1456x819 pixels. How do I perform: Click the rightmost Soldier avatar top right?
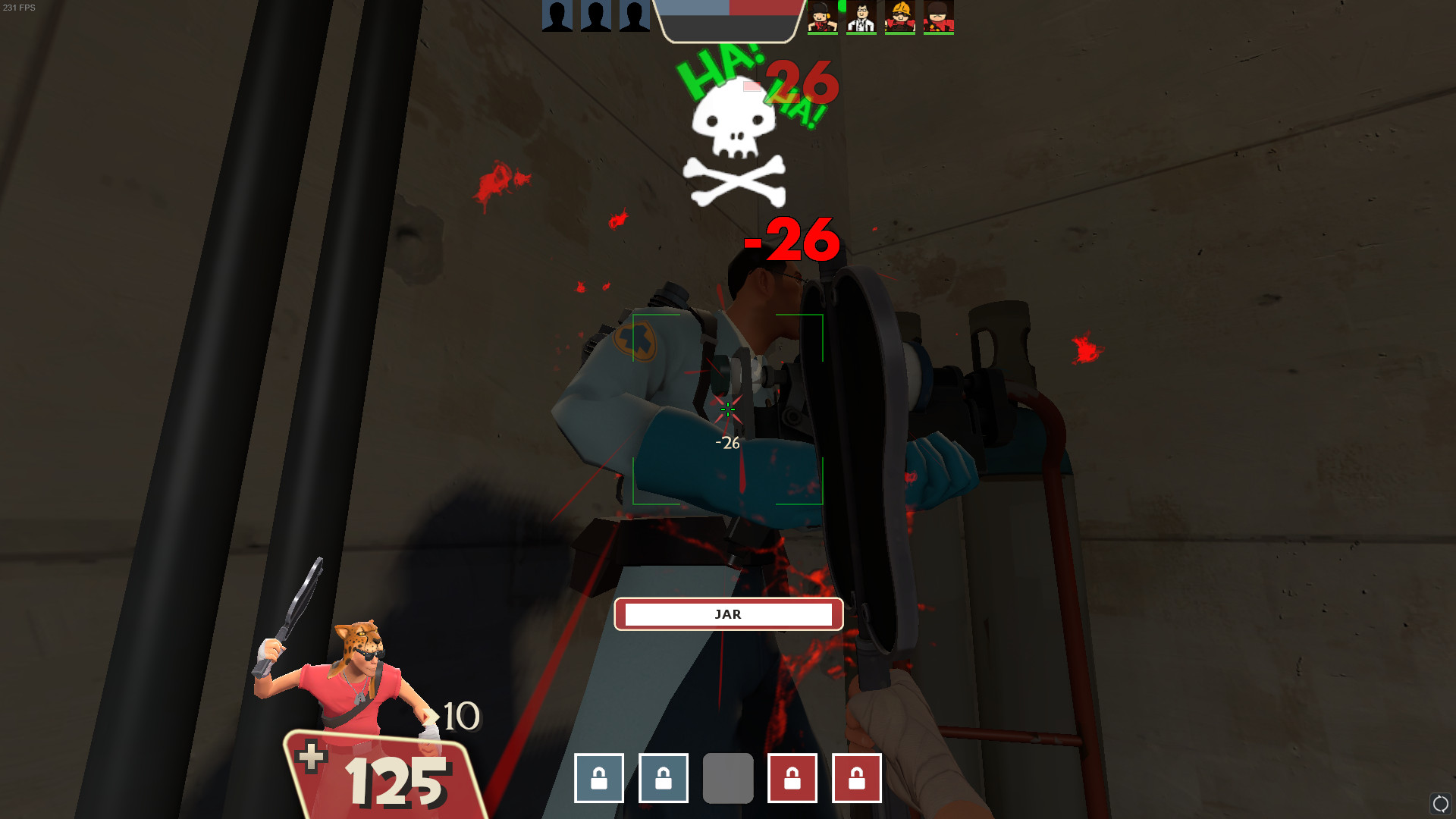pyautogui.click(x=938, y=17)
